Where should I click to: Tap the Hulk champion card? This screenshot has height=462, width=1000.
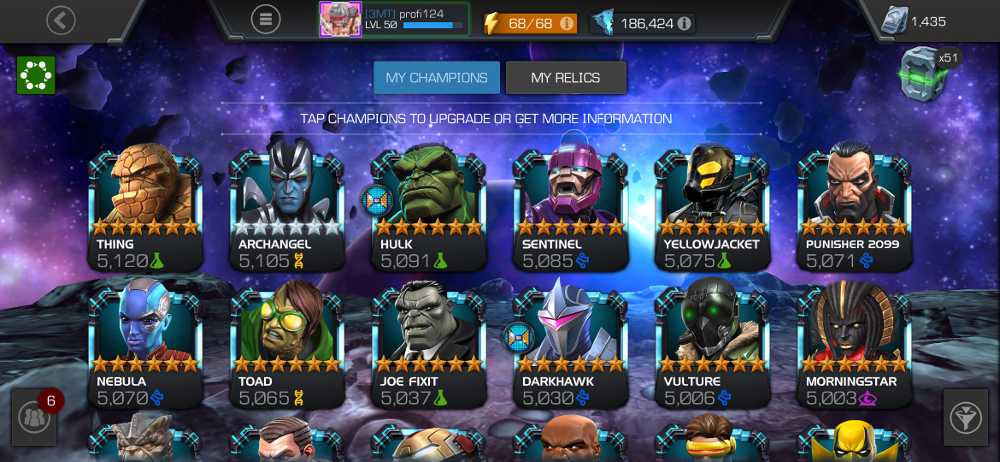click(429, 207)
